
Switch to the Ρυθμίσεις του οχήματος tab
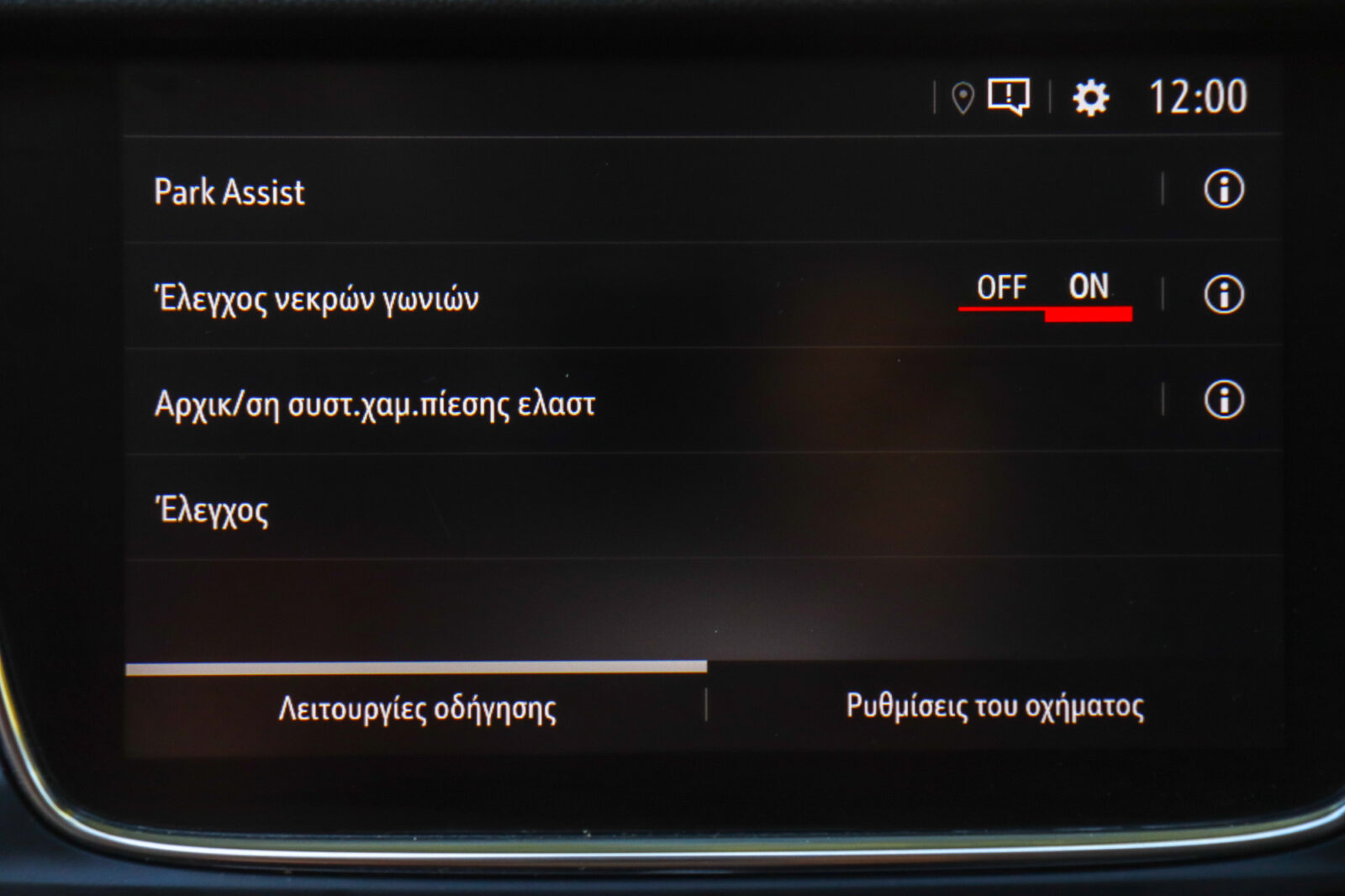pos(994,706)
